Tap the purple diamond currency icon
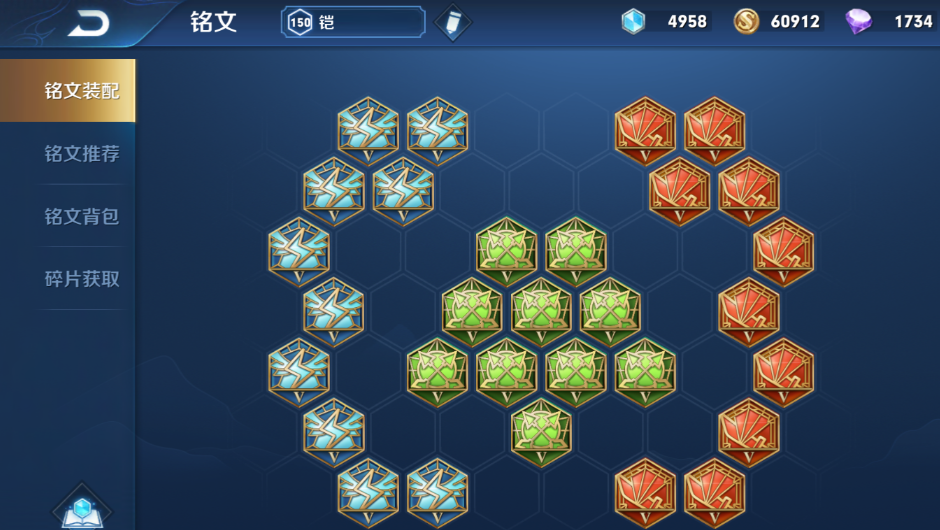The height and width of the screenshot is (530, 940). [858, 22]
